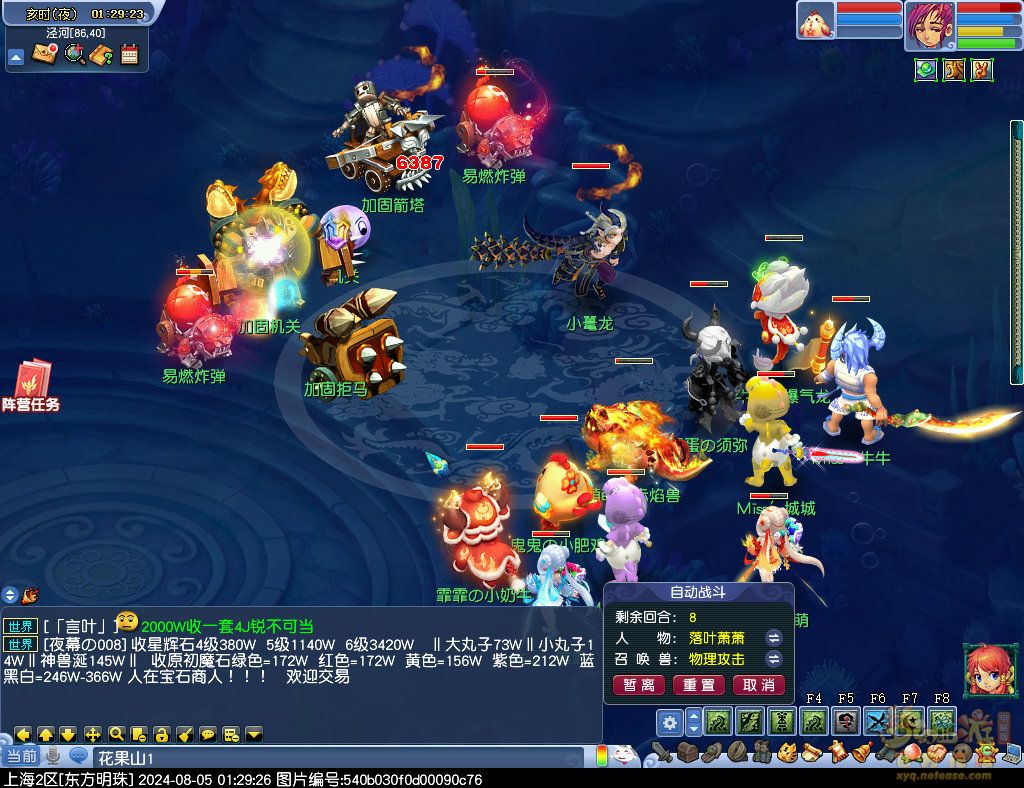Switch the 召唤兽 auto-battle action
This screenshot has width=1024, height=788.
click(774, 659)
